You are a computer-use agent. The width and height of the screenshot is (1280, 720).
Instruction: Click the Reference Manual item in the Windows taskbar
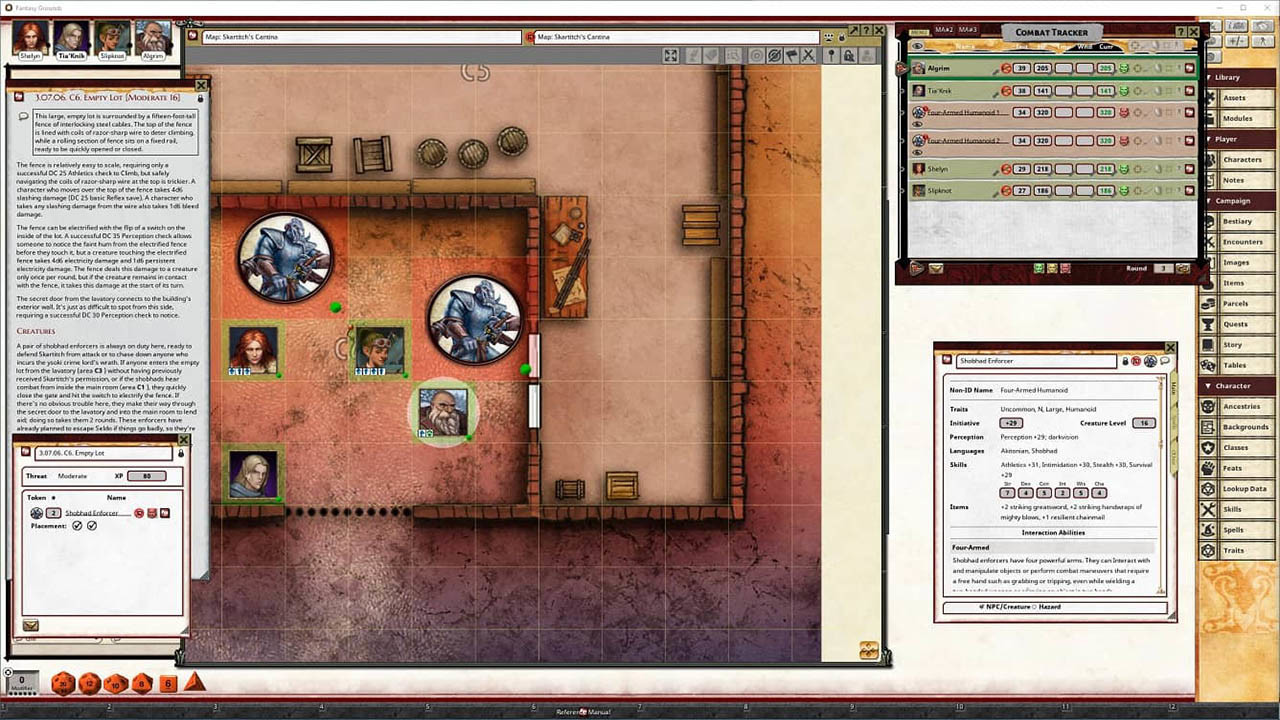click(585, 711)
